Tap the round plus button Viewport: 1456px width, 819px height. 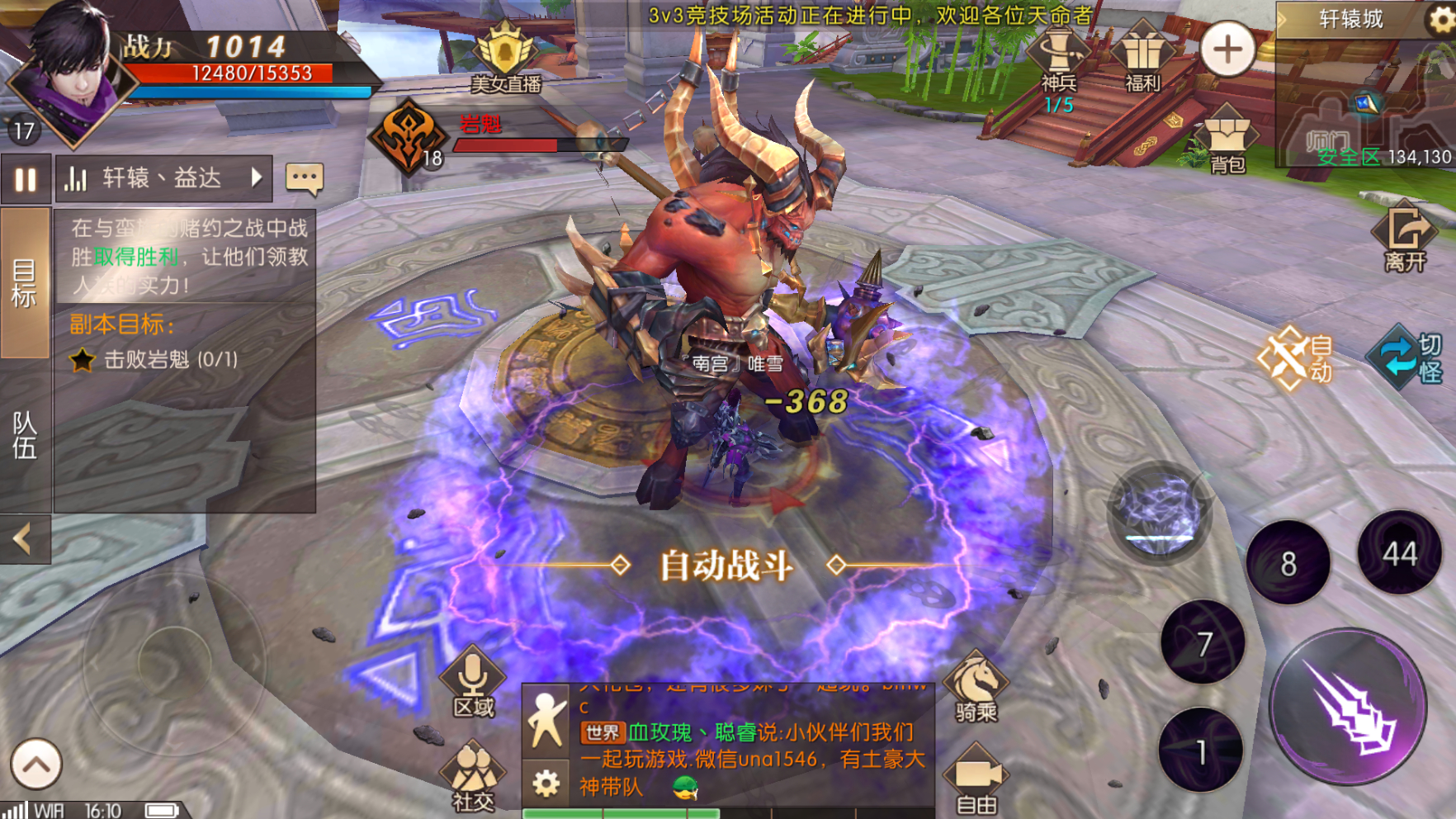click(x=1227, y=50)
